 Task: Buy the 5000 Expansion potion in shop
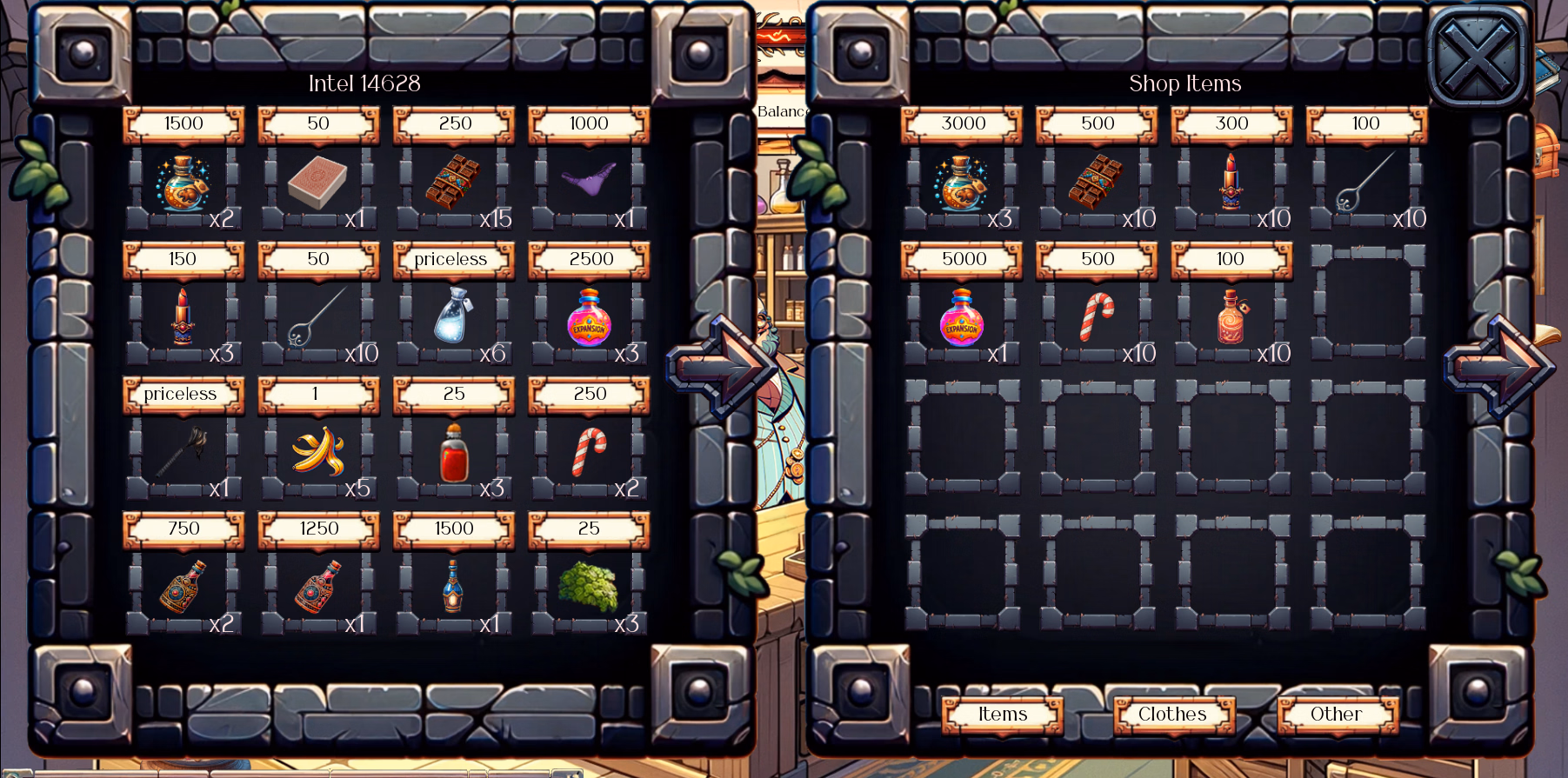[962, 316]
